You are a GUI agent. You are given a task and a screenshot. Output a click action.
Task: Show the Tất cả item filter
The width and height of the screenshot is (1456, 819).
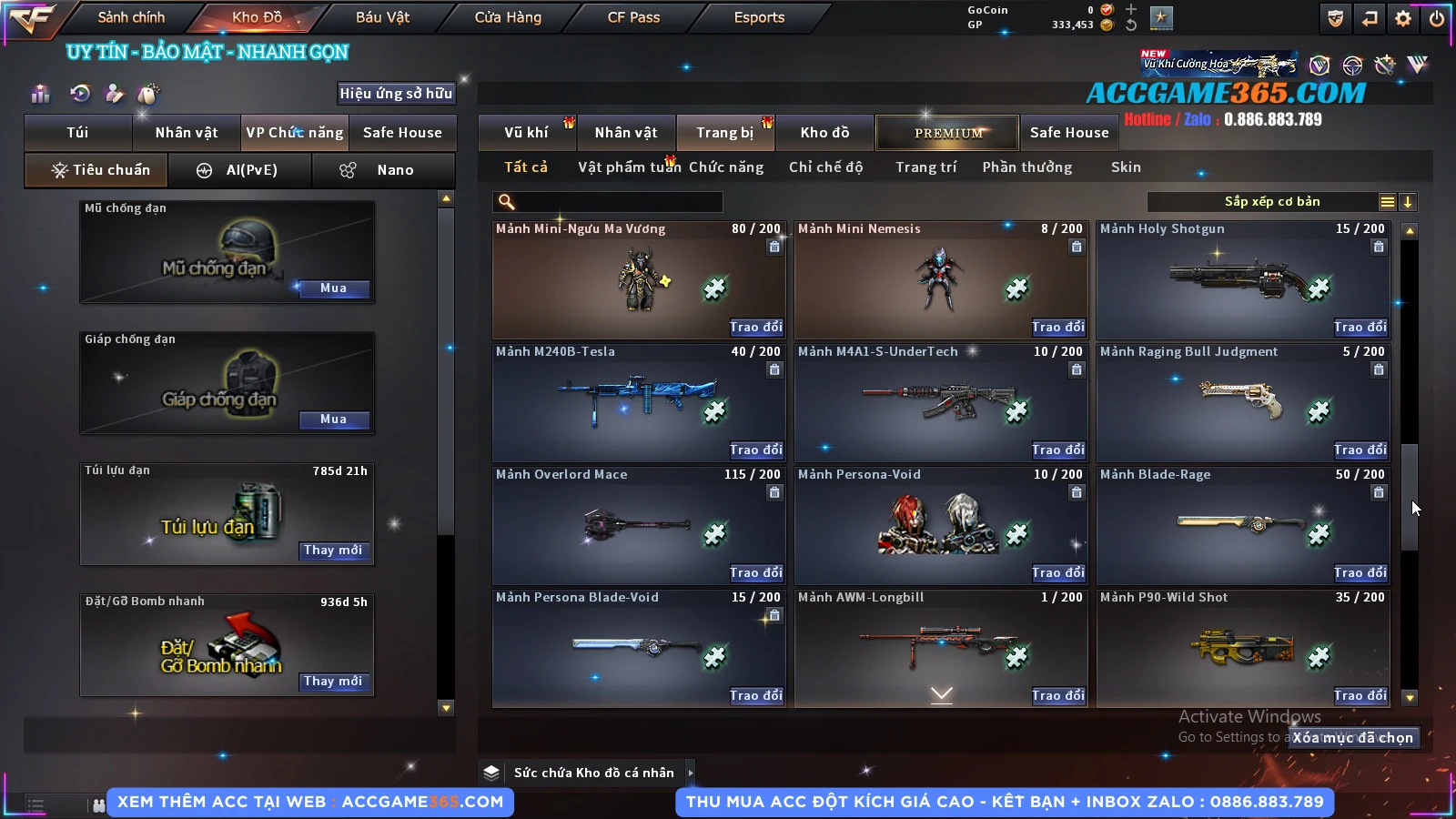tap(526, 167)
